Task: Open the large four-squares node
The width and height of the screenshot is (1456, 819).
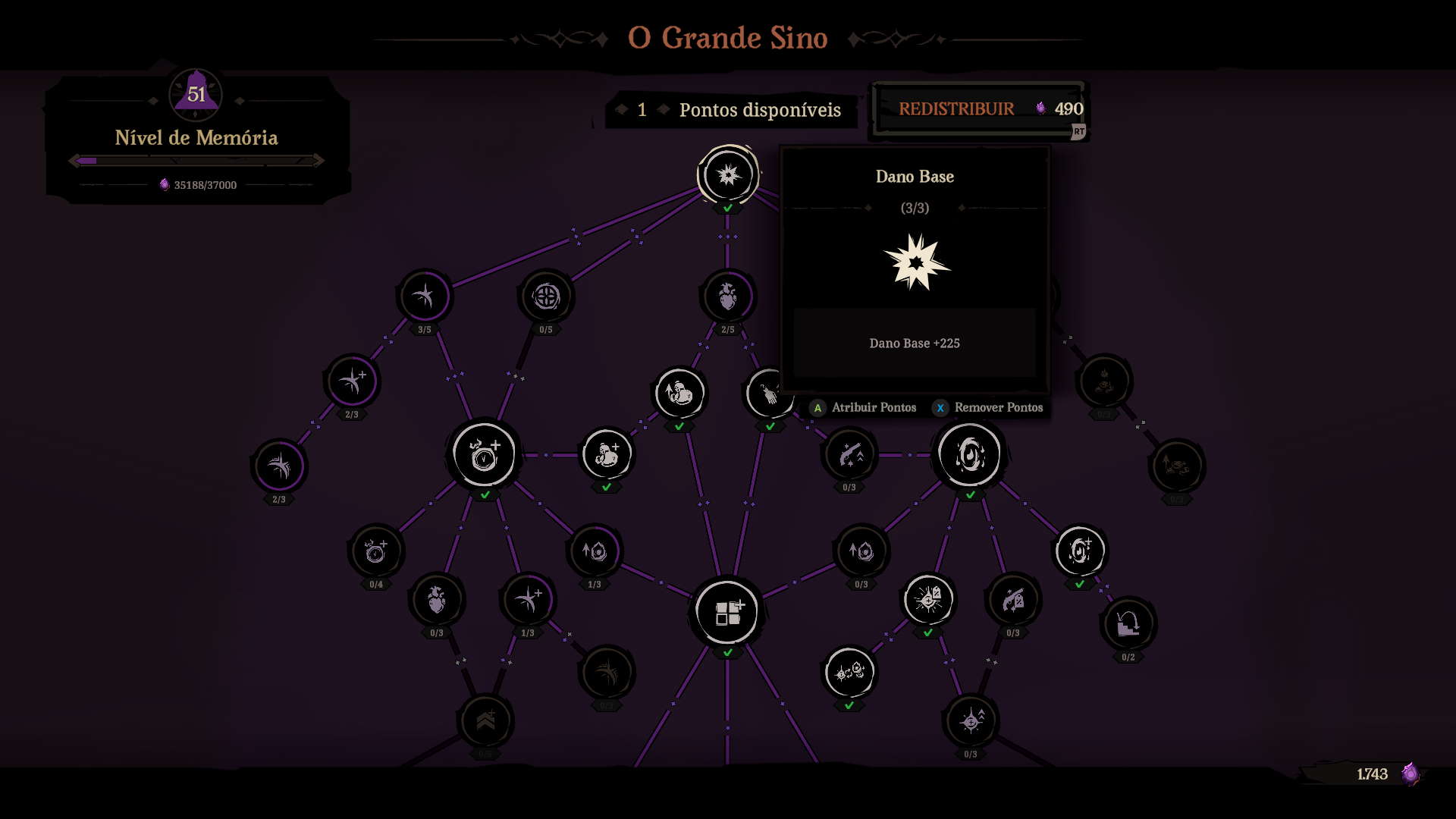Action: pos(727,612)
